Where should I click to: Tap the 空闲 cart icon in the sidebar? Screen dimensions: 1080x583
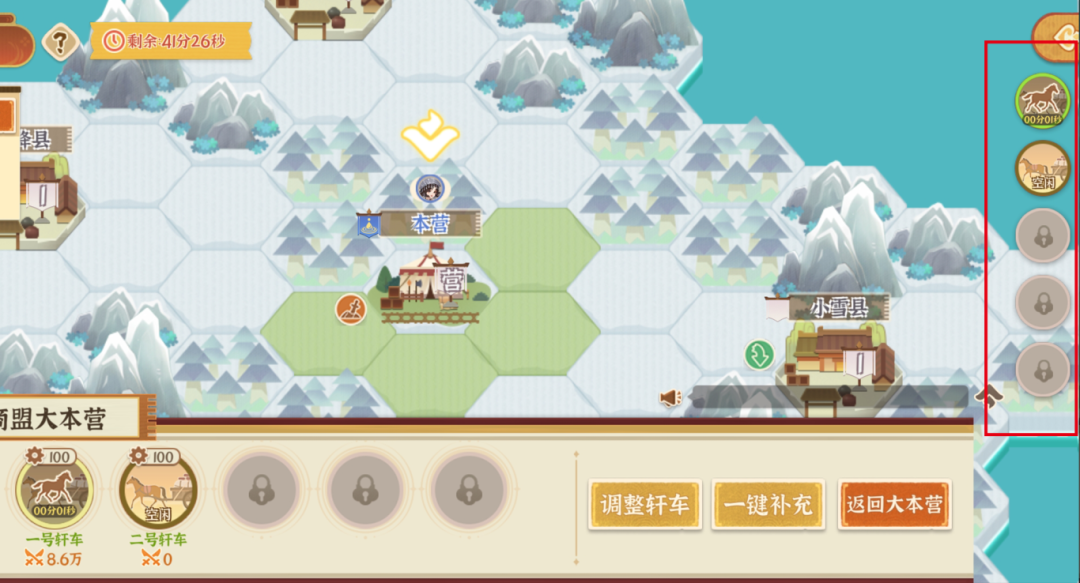point(1043,169)
